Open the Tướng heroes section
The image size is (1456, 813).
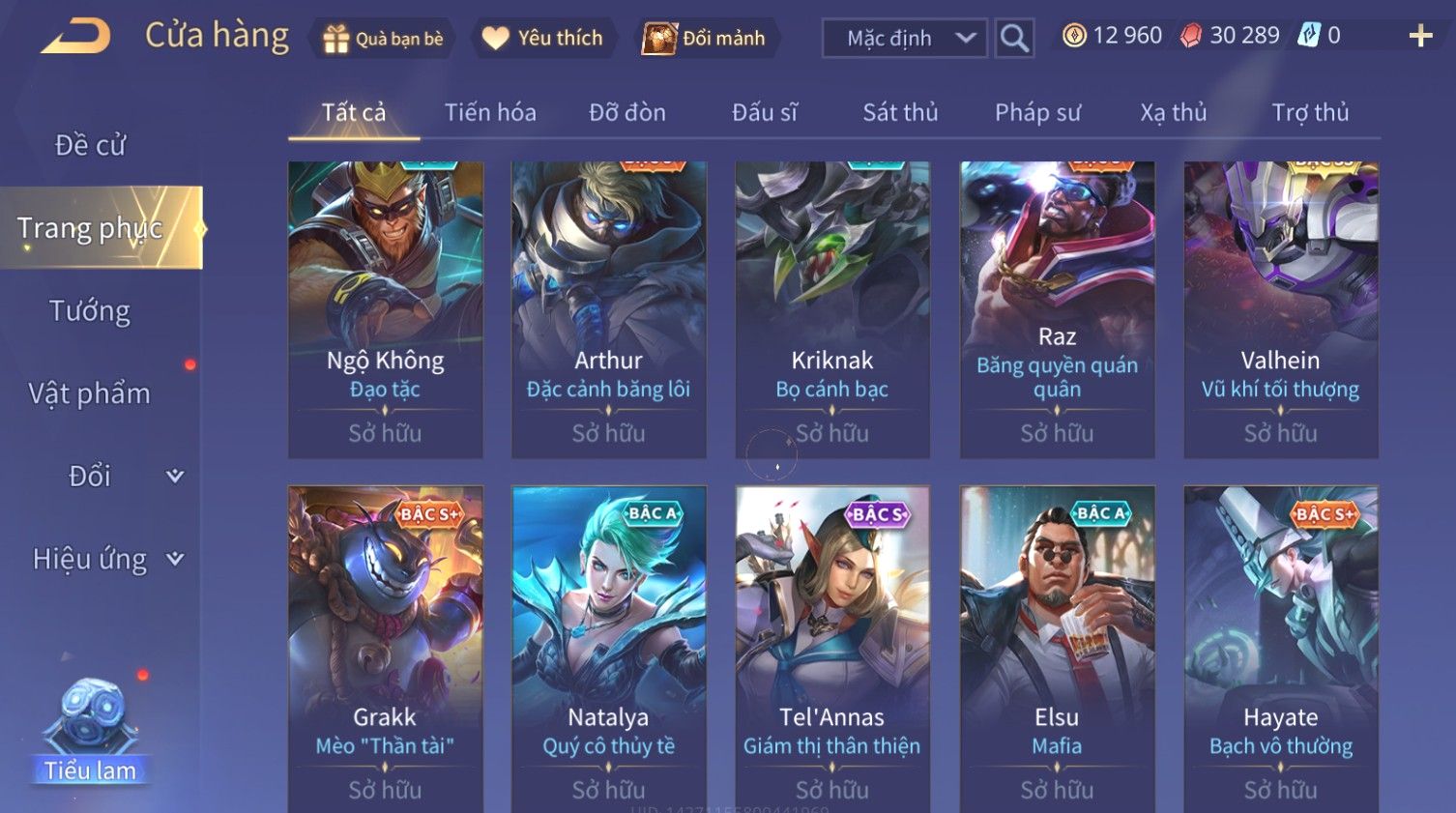click(90, 311)
